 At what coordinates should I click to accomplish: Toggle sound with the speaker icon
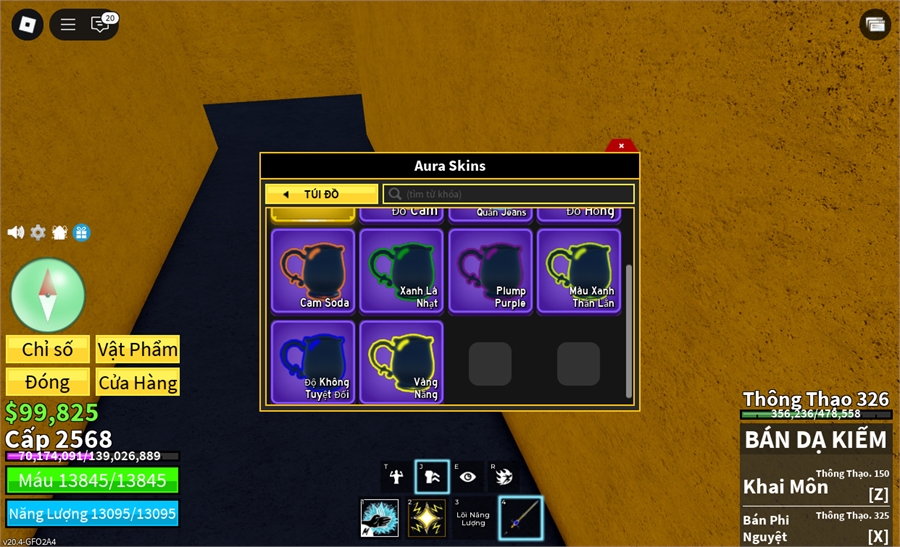[x=16, y=232]
